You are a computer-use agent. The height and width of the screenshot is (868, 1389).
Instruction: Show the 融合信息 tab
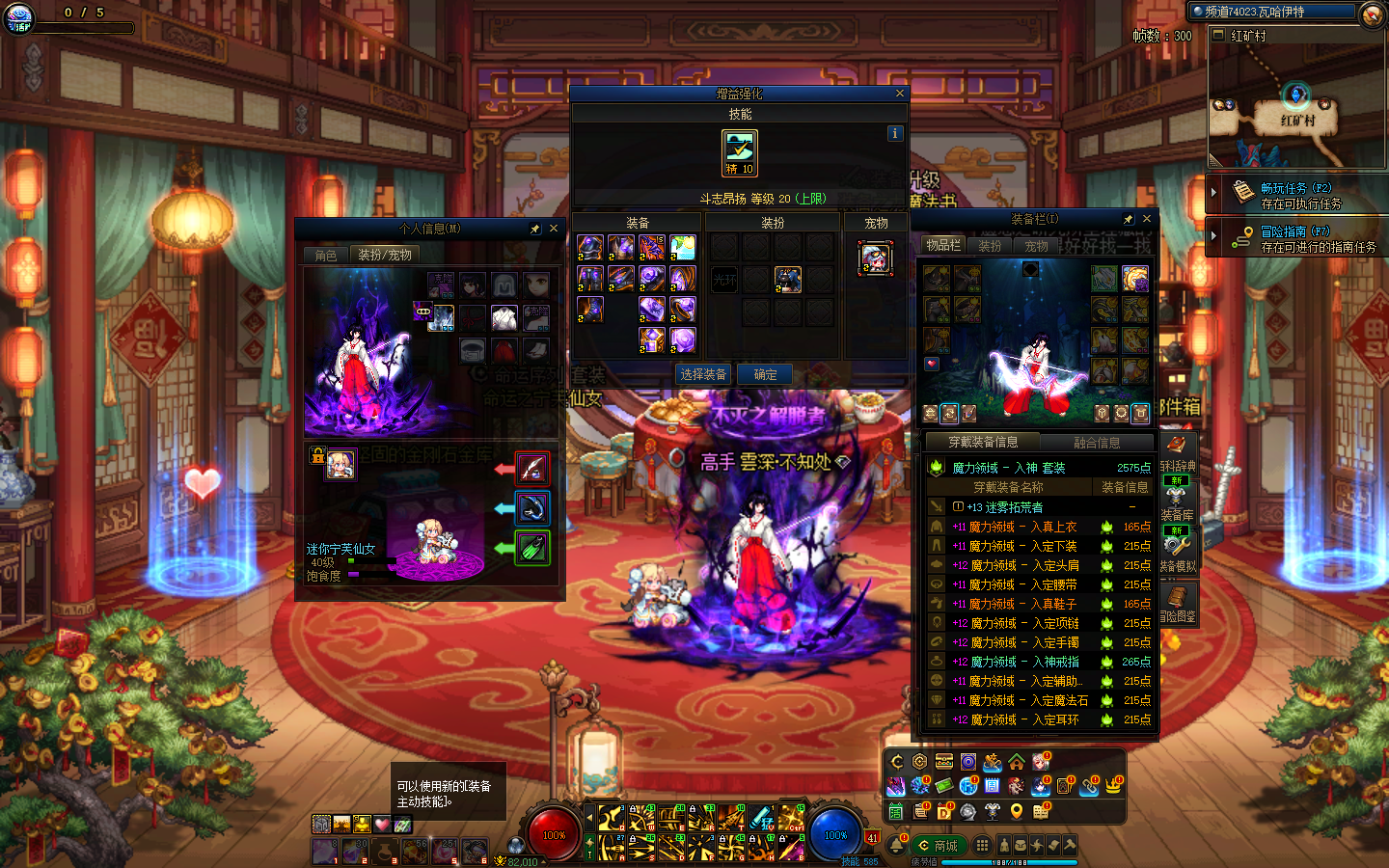(1097, 442)
